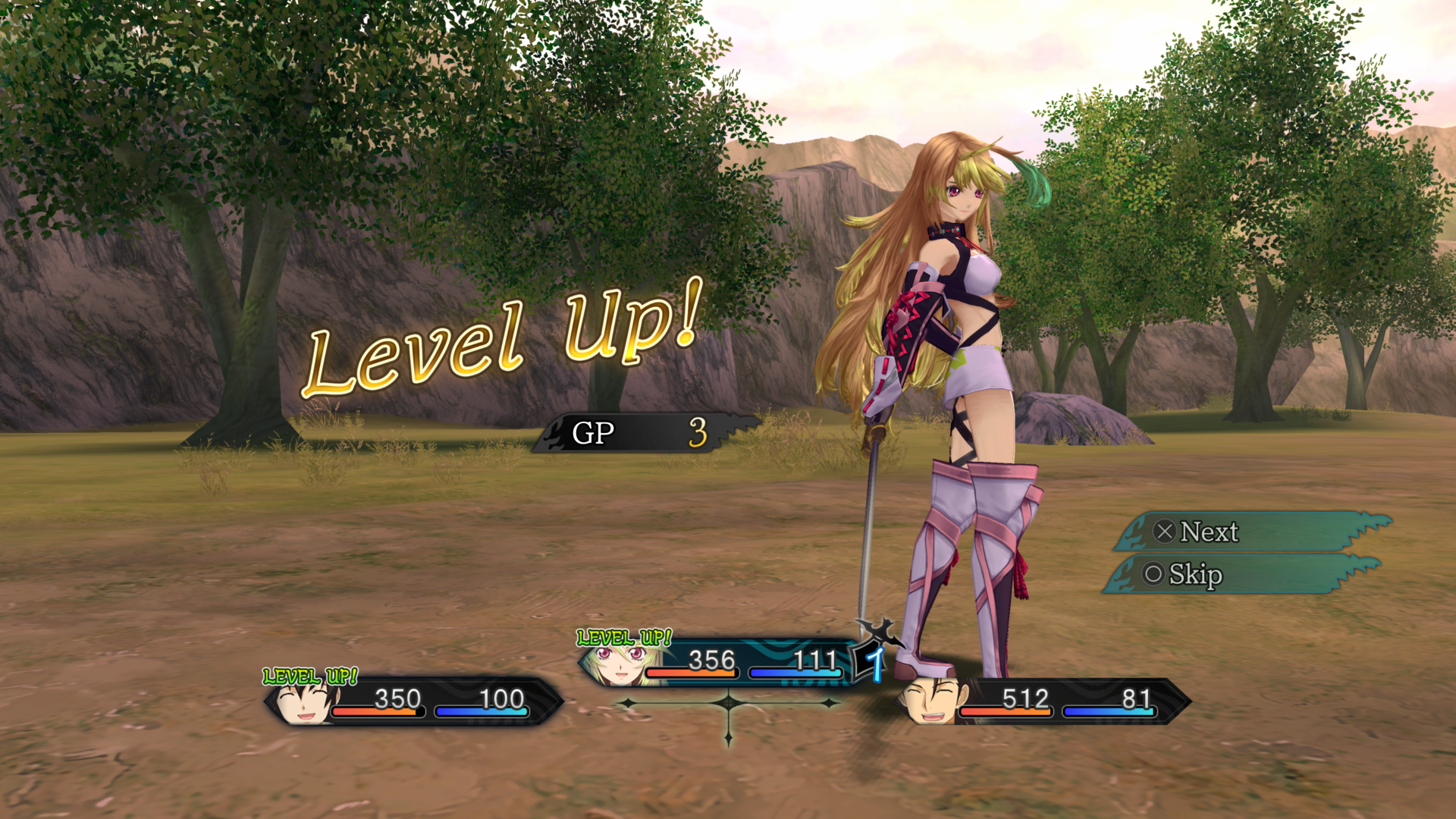Advance with the Next button

tap(1251, 532)
